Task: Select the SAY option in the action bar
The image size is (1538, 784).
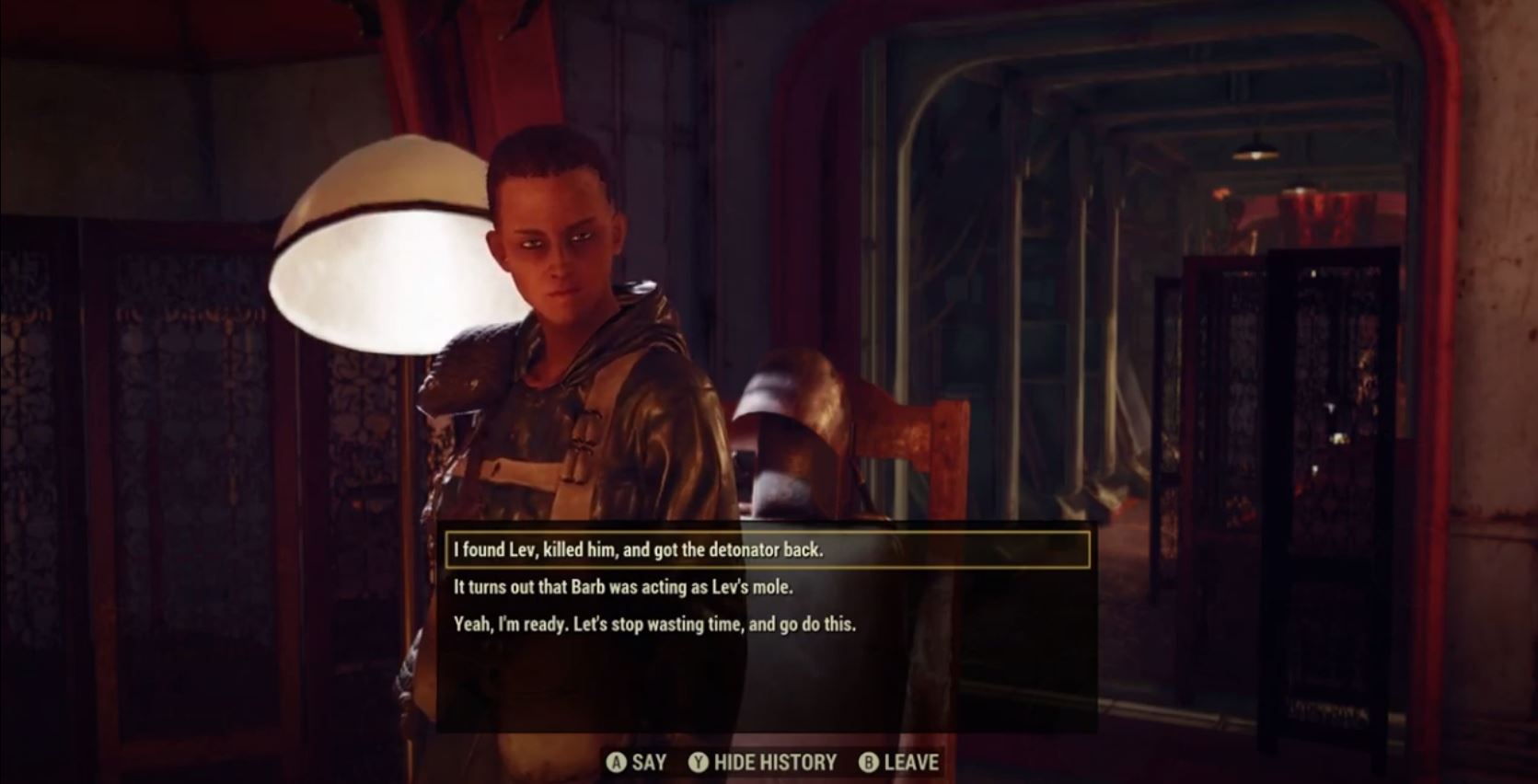Action: (649, 763)
